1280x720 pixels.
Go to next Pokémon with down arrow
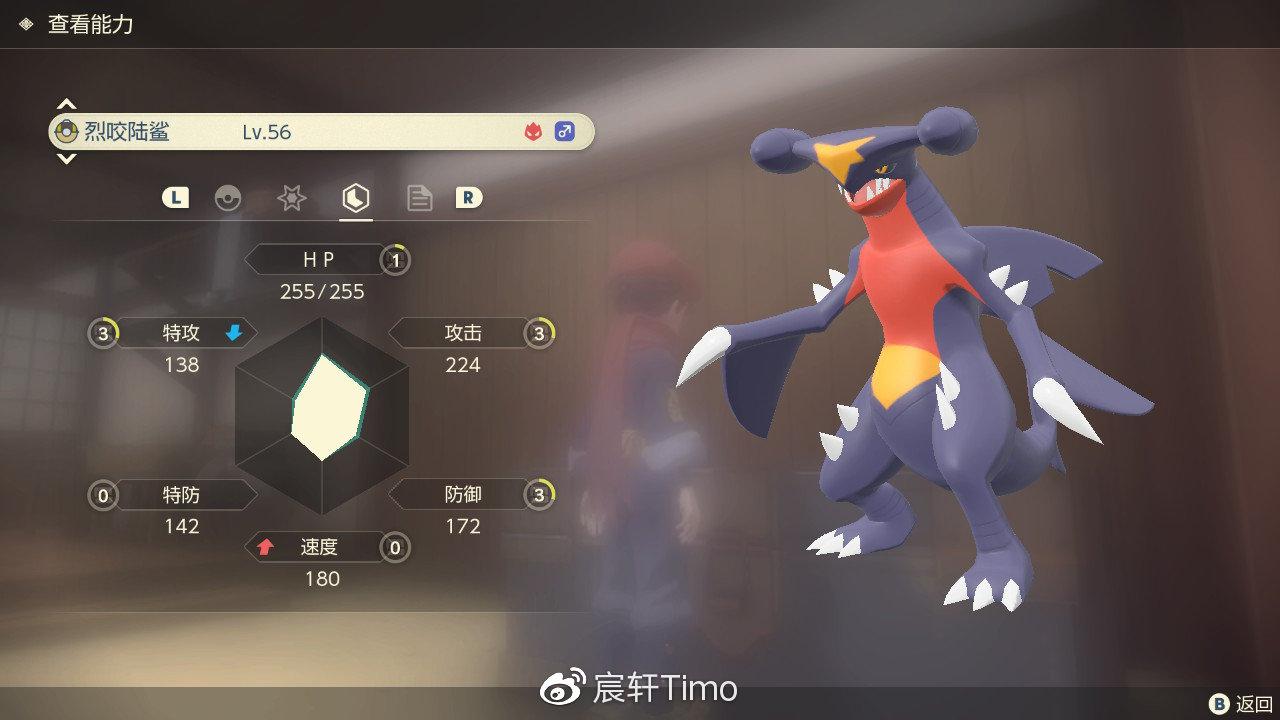[x=66, y=159]
